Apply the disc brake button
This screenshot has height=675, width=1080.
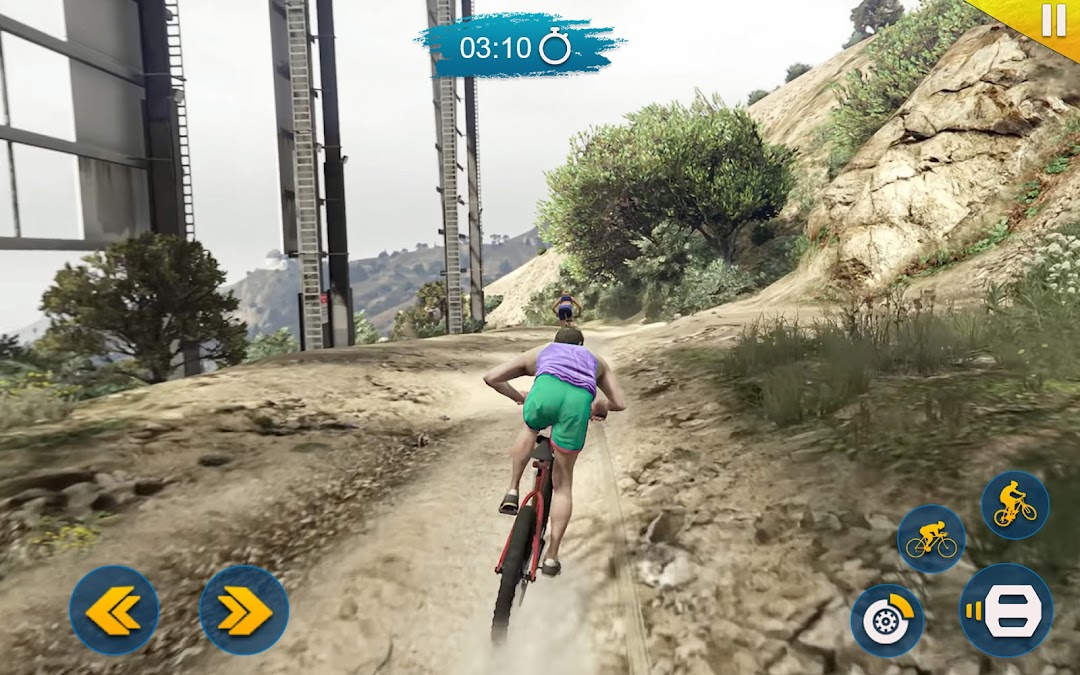887,620
